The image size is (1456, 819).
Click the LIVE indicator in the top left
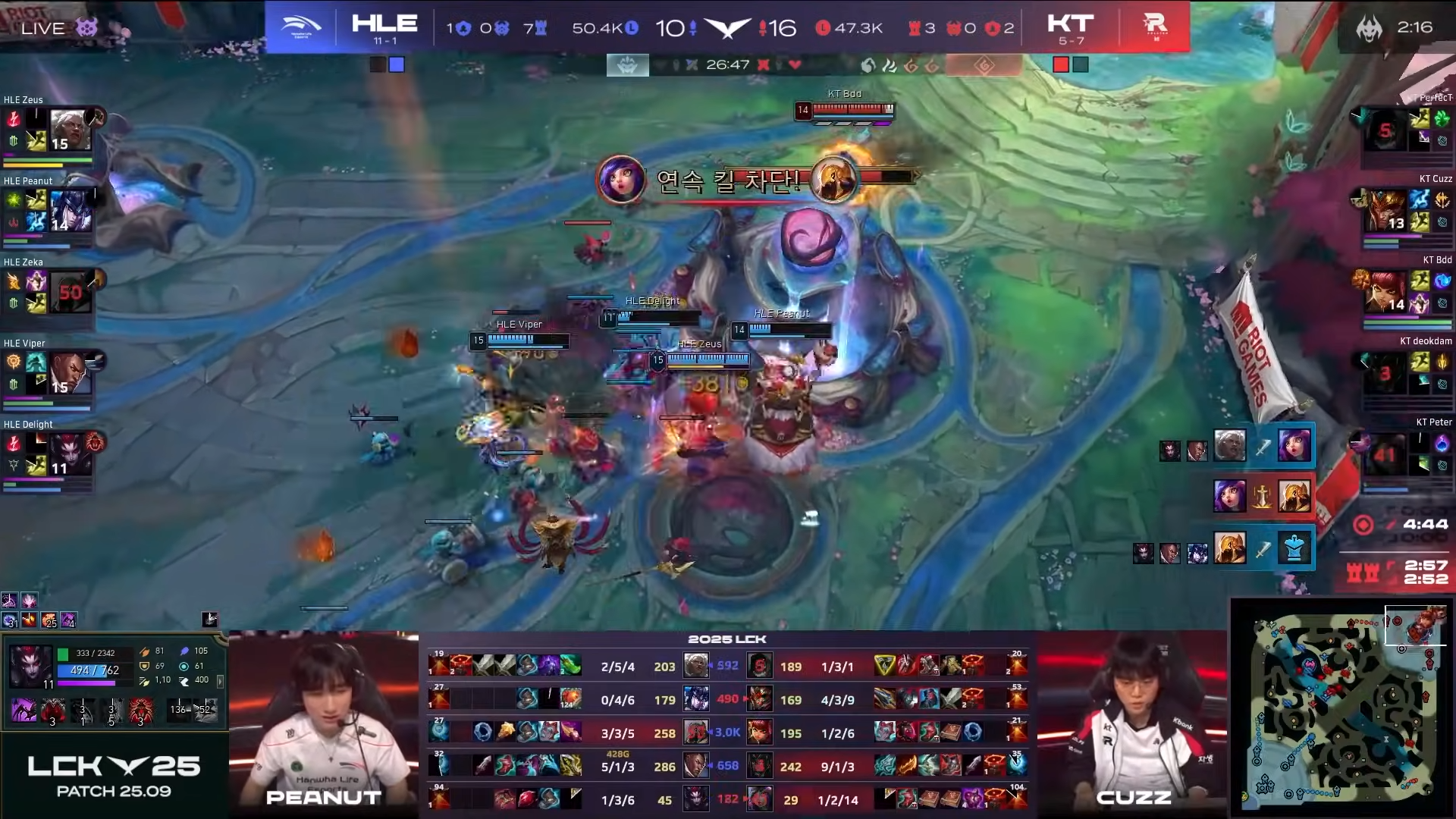(43, 28)
